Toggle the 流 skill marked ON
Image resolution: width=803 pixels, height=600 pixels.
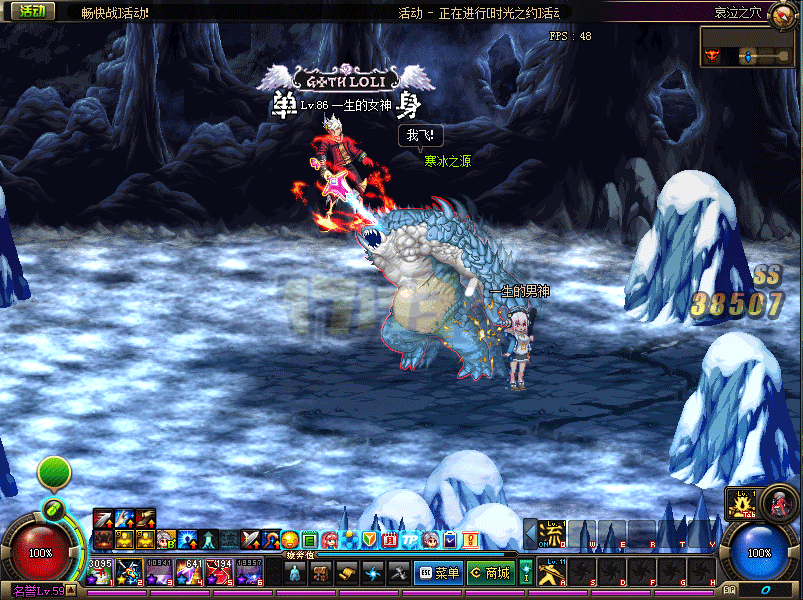[x=552, y=532]
